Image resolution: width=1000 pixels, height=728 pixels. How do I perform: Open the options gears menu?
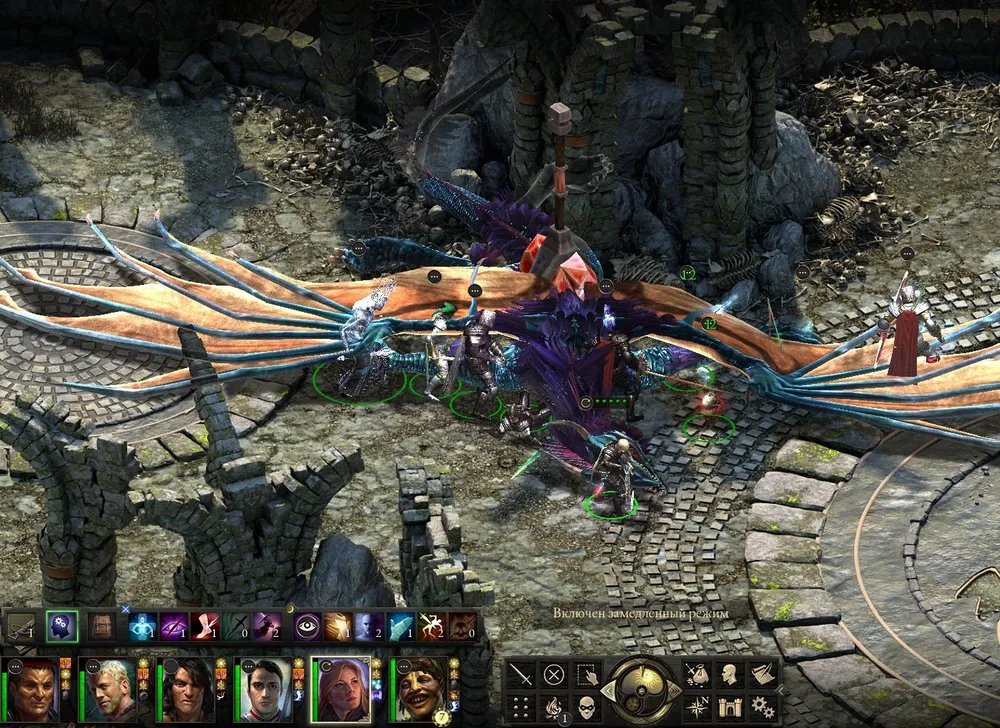pos(763,707)
